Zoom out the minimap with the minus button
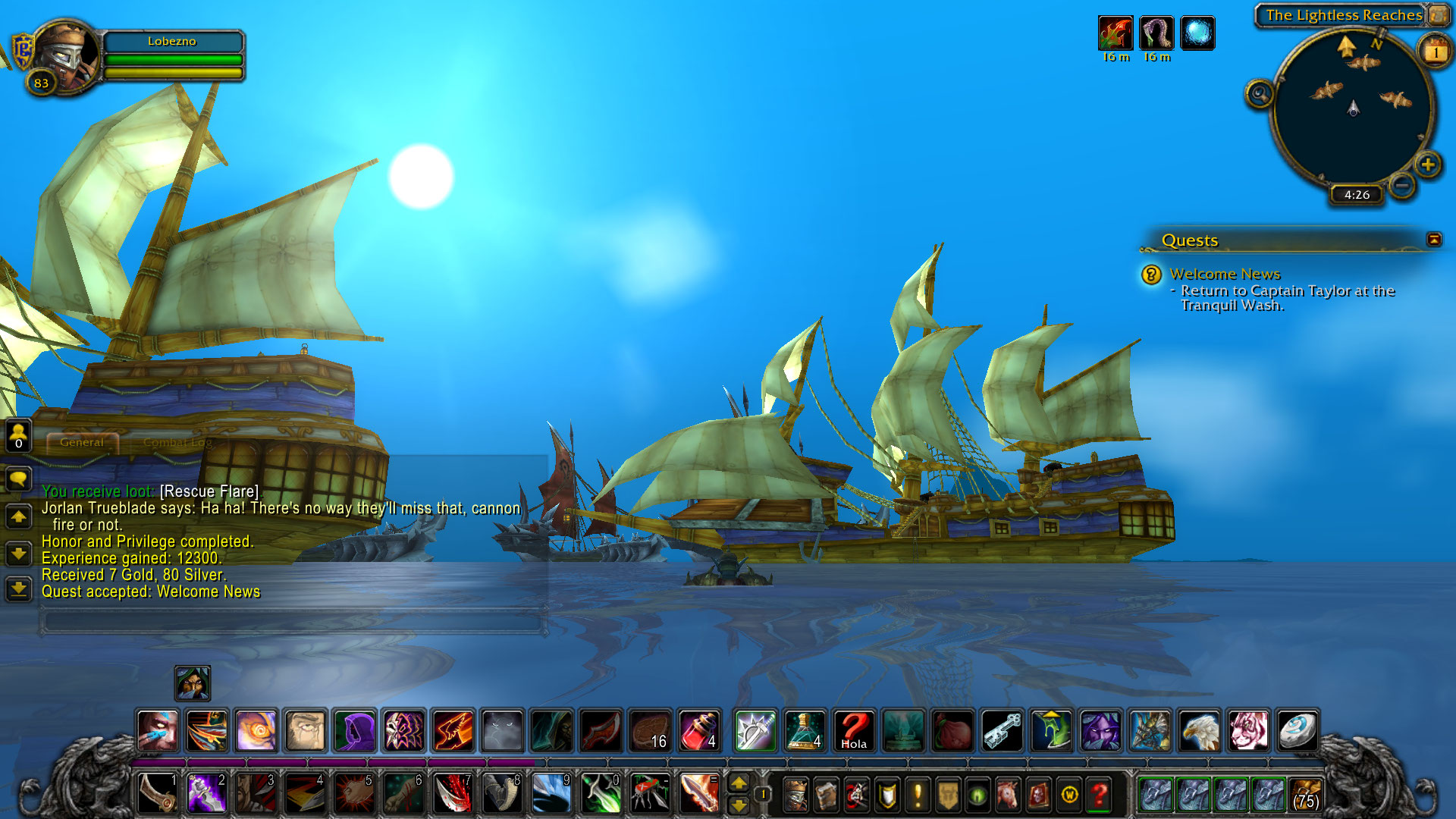The image size is (1456, 819). click(x=1402, y=185)
